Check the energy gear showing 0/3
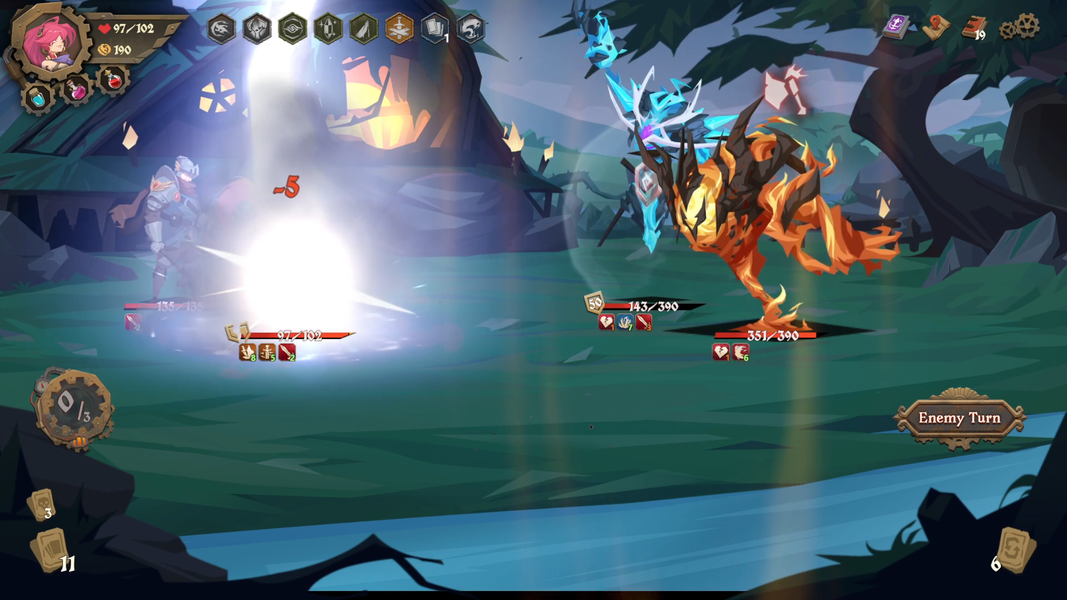 point(74,407)
